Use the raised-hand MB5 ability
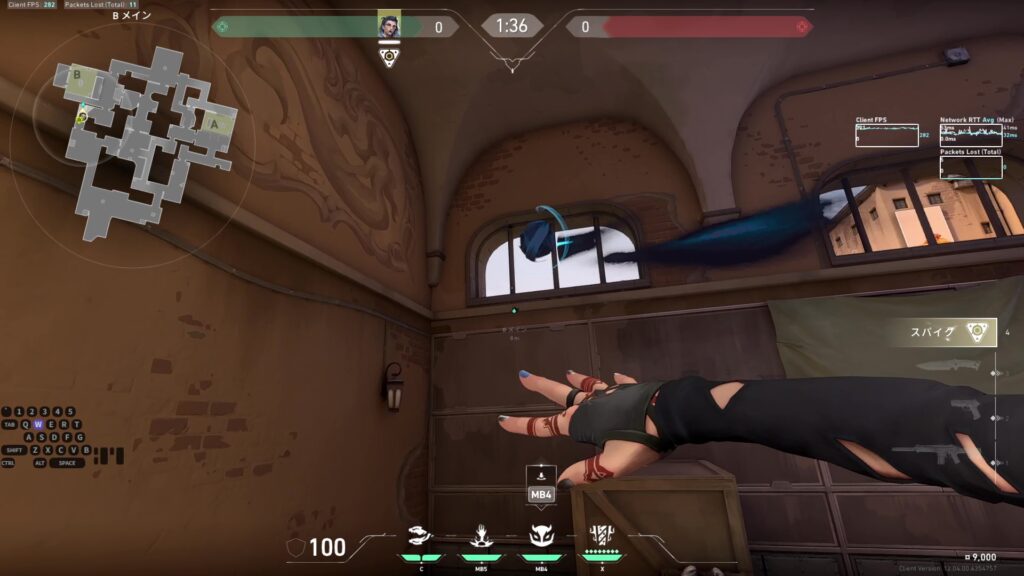 pos(480,537)
